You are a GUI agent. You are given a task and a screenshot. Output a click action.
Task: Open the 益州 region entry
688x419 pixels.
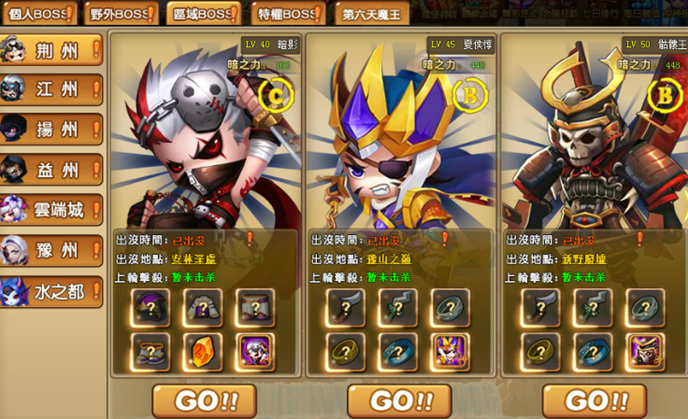[52, 169]
